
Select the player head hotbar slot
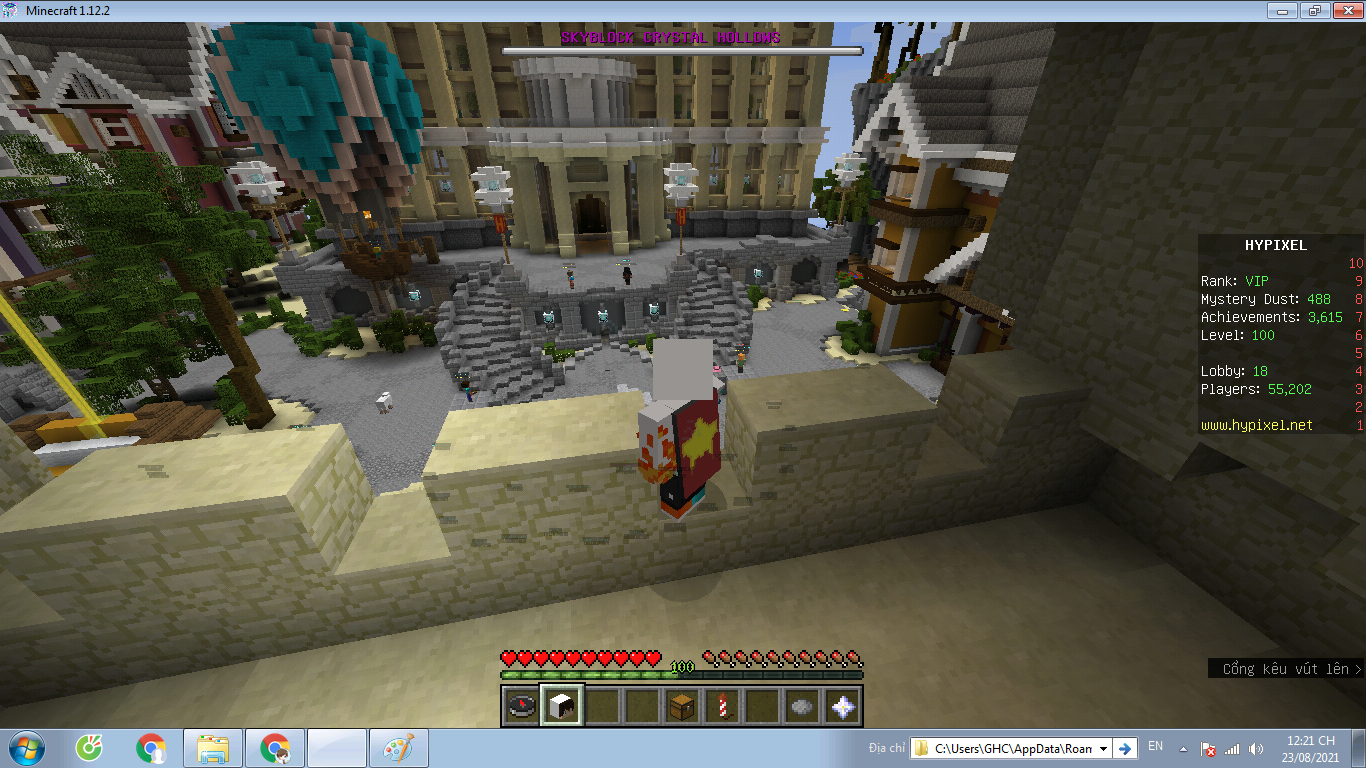pos(560,707)
